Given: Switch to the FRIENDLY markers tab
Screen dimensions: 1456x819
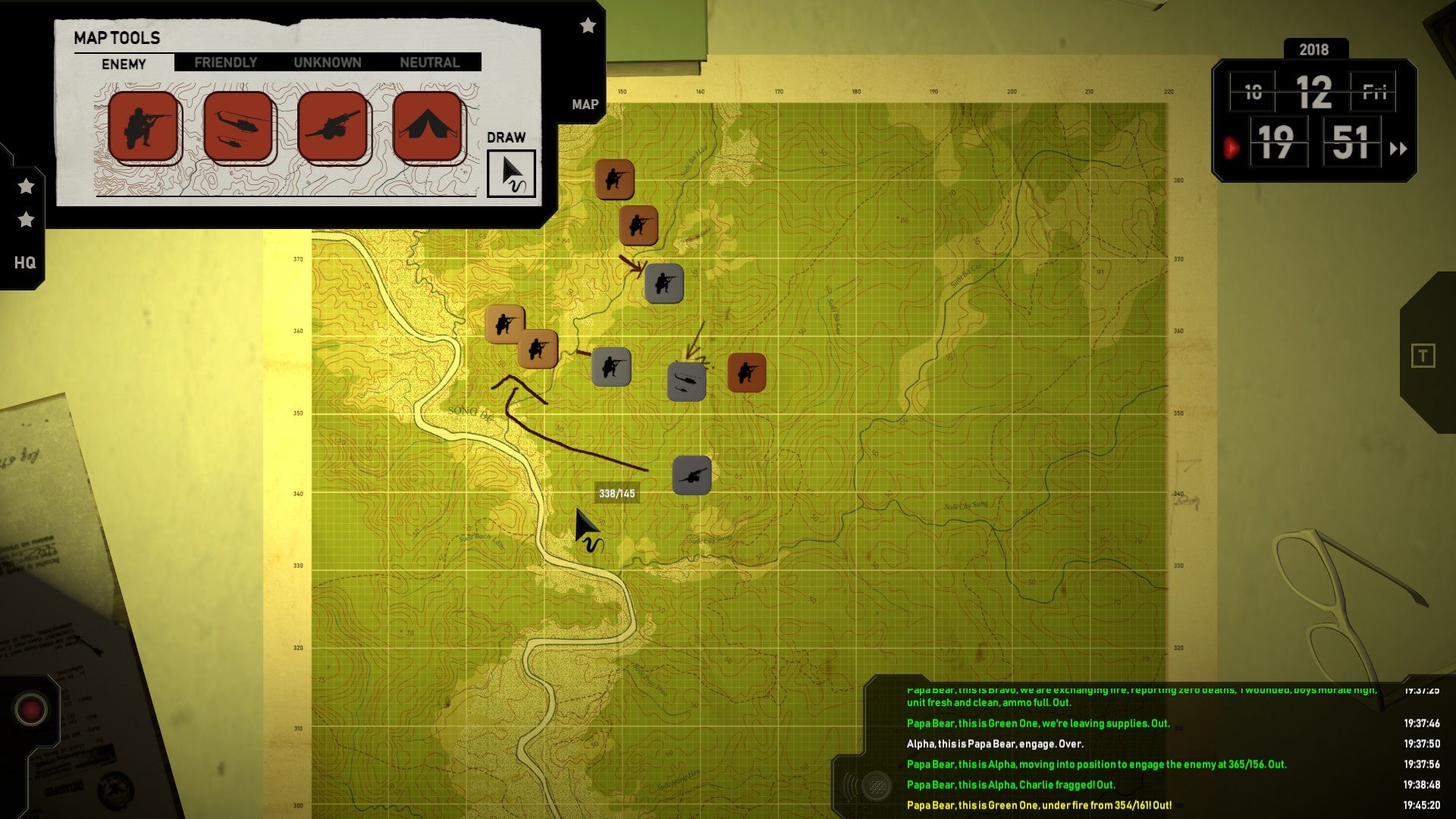Looking at the screenshot, I should point(225,62).
